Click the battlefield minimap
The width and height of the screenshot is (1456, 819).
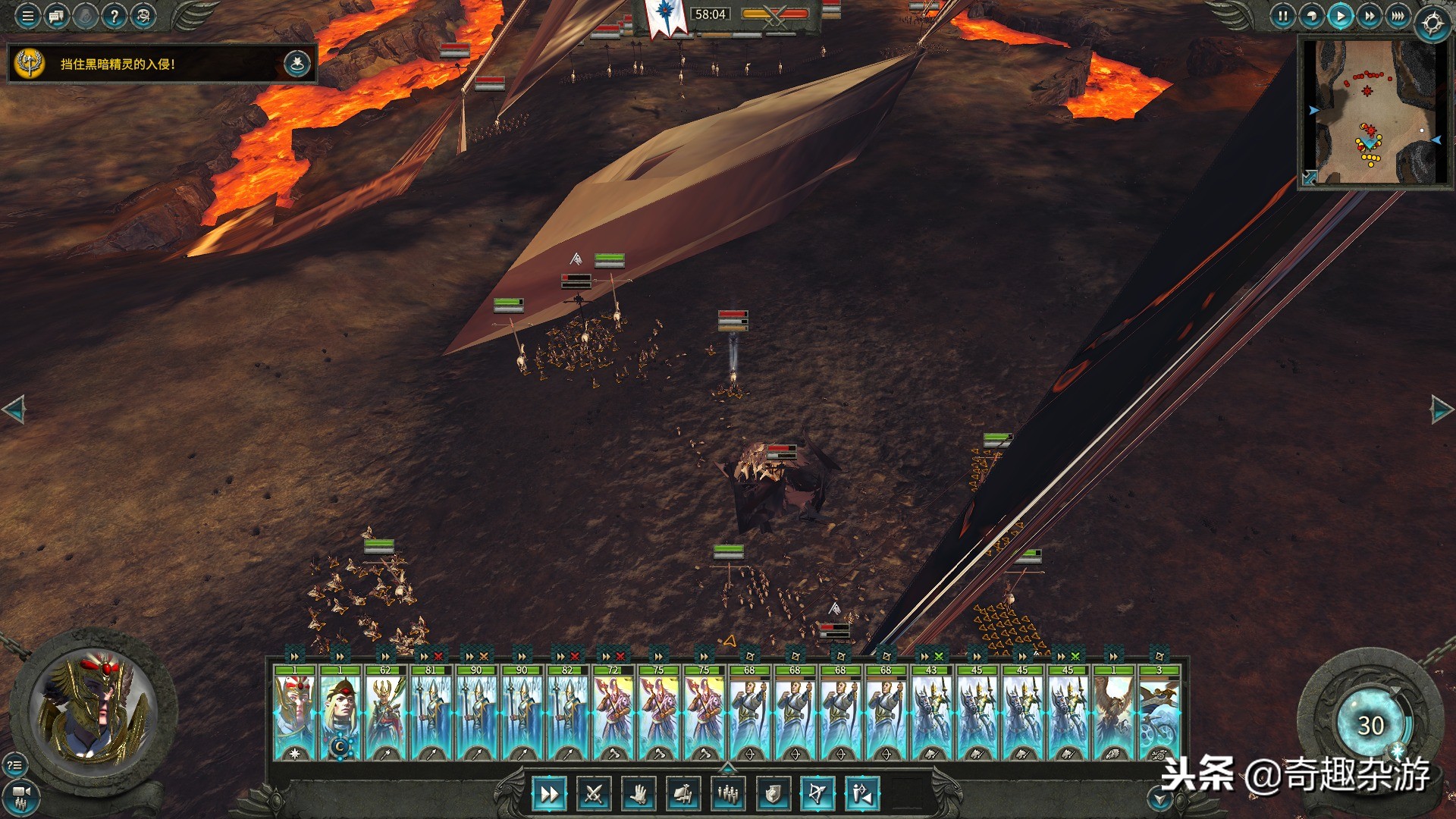(x=1374, y=111)
